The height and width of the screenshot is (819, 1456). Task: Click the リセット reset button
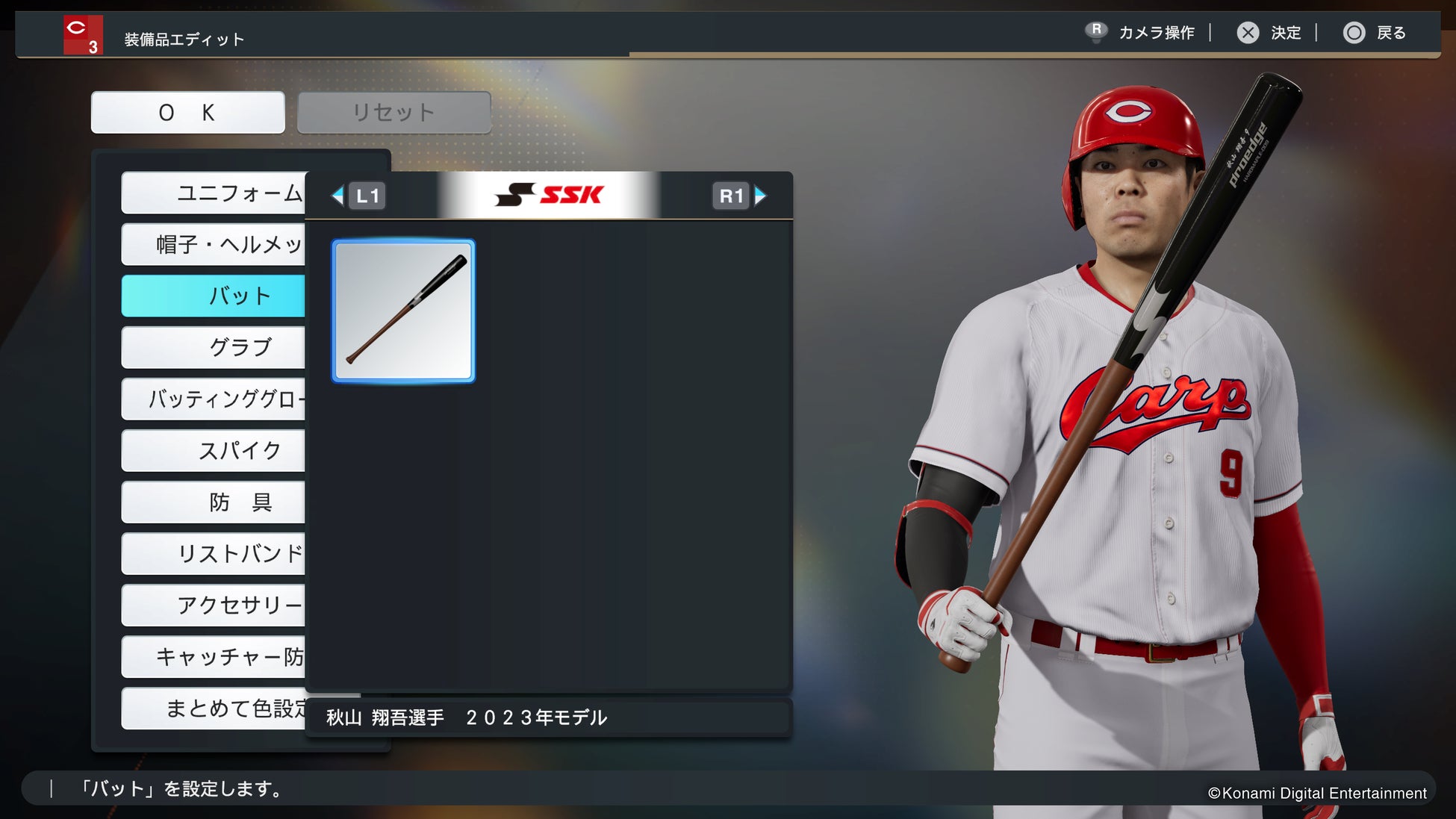point(393,113)
